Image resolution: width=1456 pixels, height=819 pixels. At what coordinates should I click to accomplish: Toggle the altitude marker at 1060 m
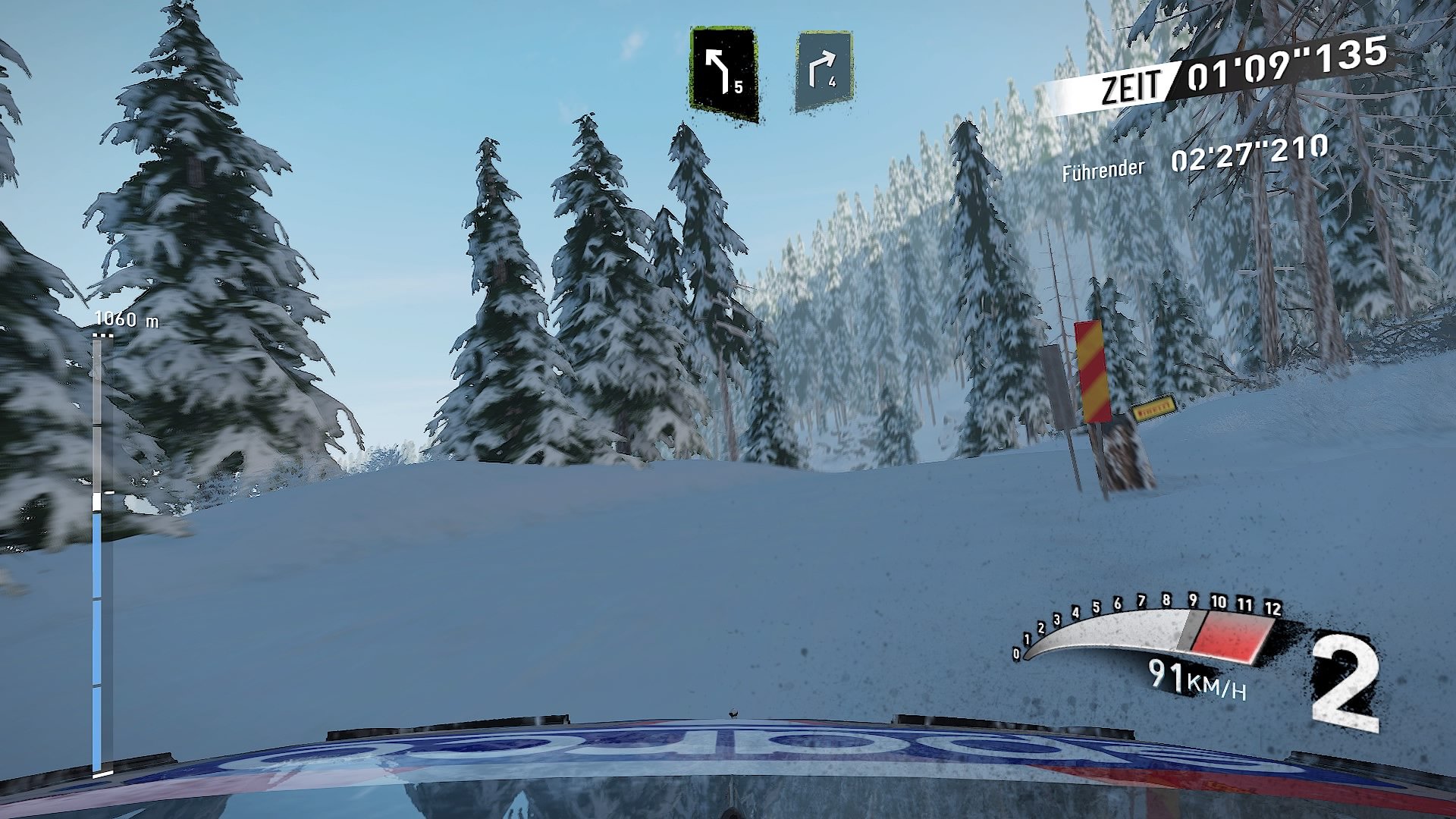pyautogui.click(x=124, y=319)
